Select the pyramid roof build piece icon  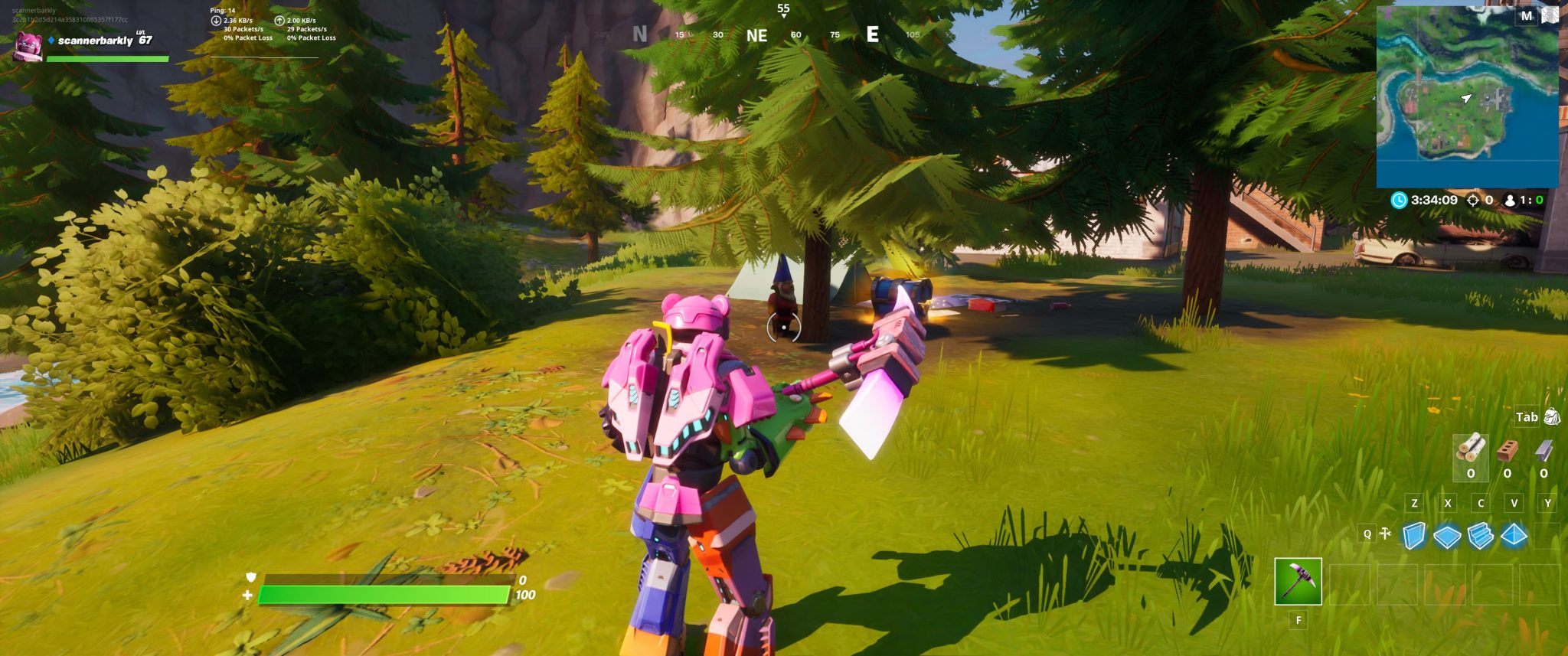[x=1514, y=536]
